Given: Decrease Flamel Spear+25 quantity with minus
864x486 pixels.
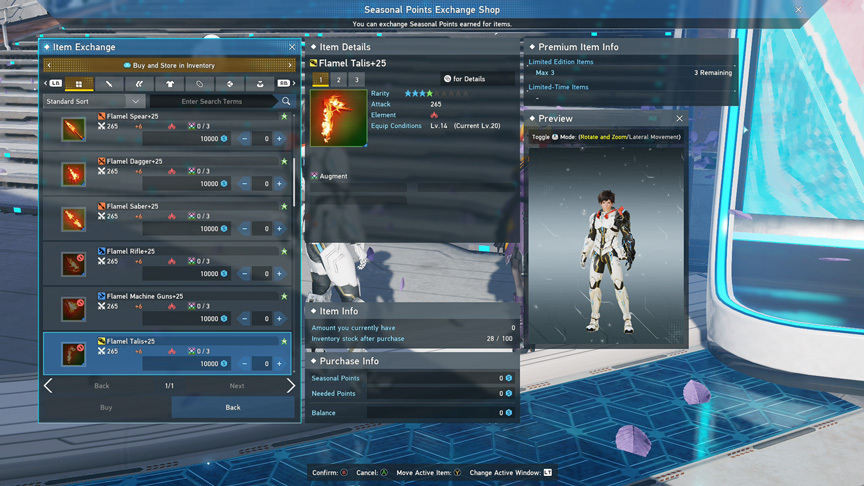Looking at the screenshot, I should point(245,139).
